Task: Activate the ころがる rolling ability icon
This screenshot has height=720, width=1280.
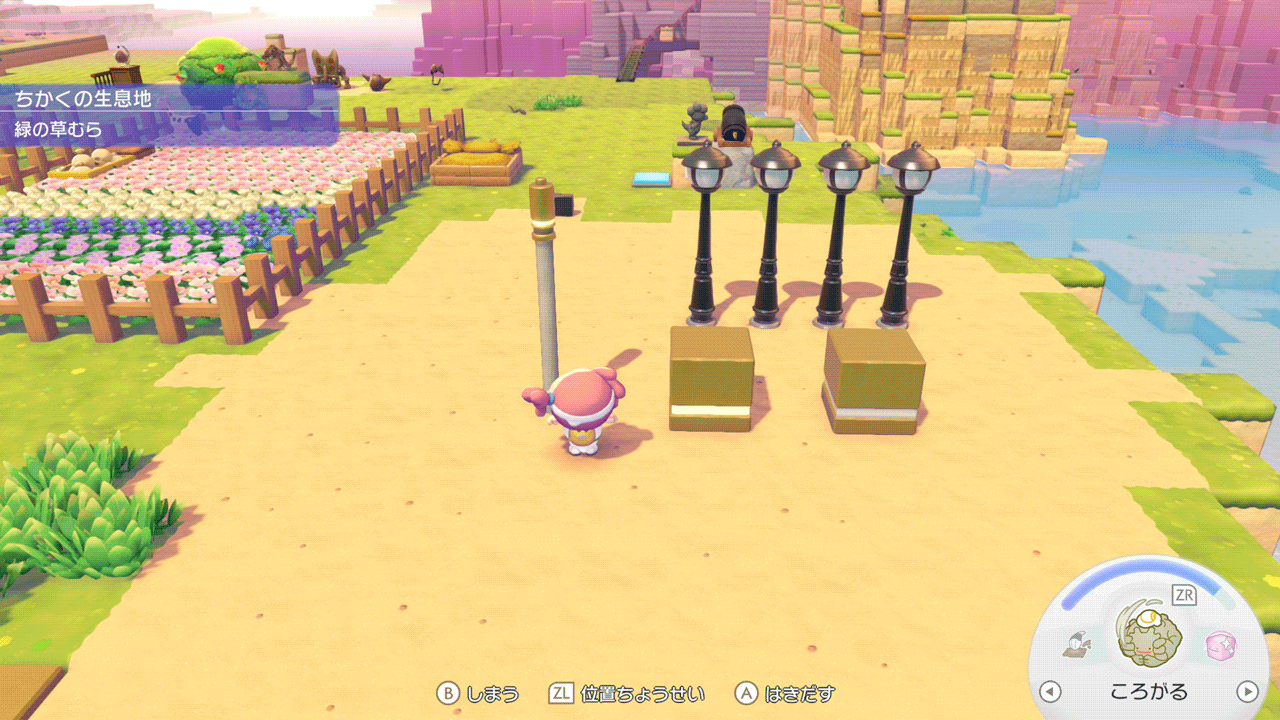Action: pos(1149,641)
